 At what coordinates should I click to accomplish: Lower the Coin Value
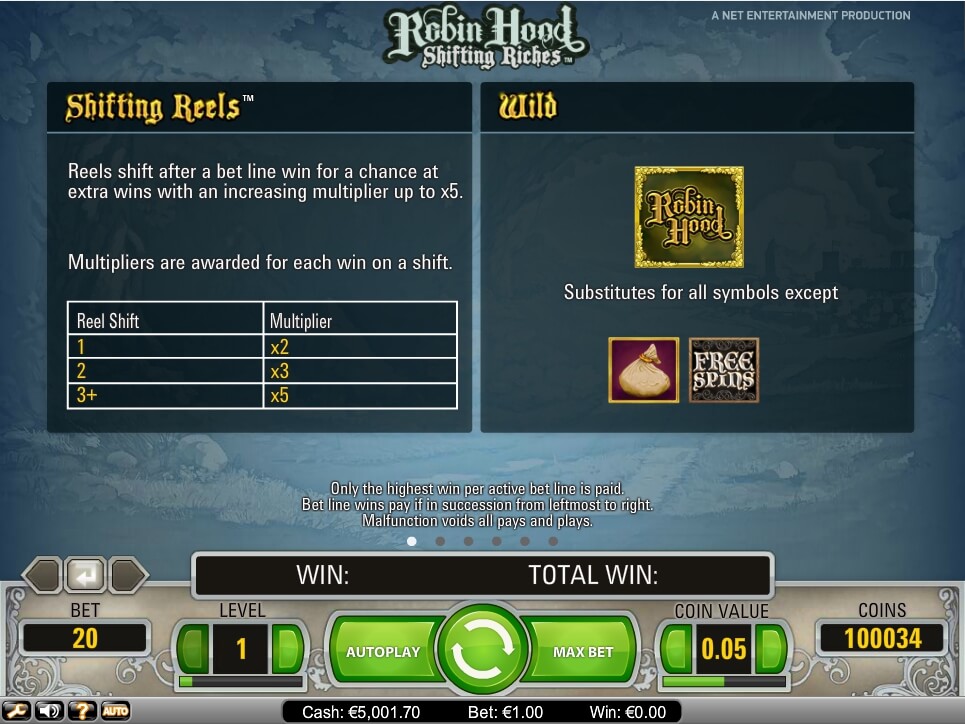click(676, 650)
